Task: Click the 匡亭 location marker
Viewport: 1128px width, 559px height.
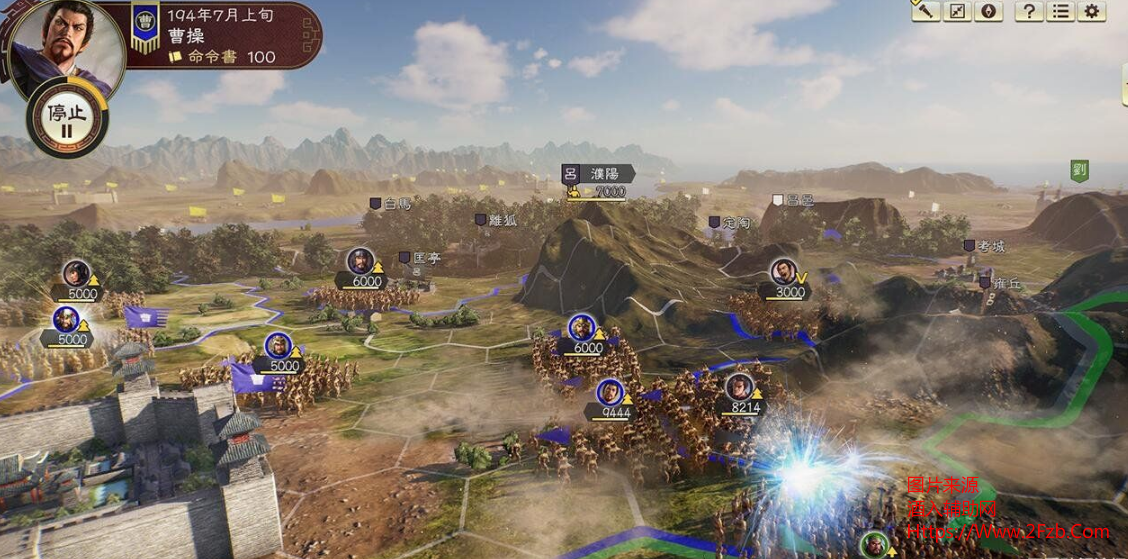Action: [x=419, y=257]
